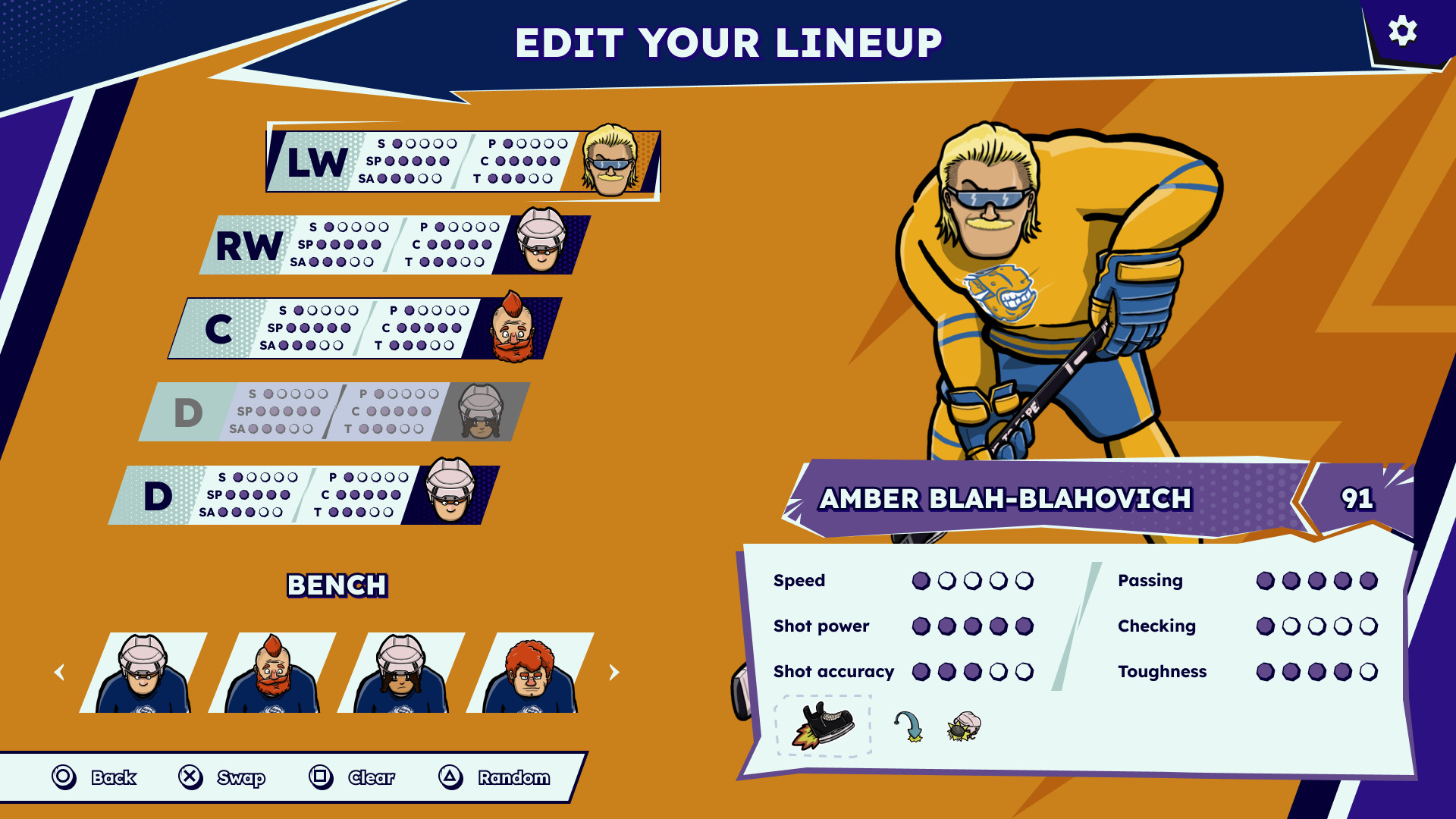
Task: Pick the dark-haired helmeted bench player
Action: pos(401,673)
